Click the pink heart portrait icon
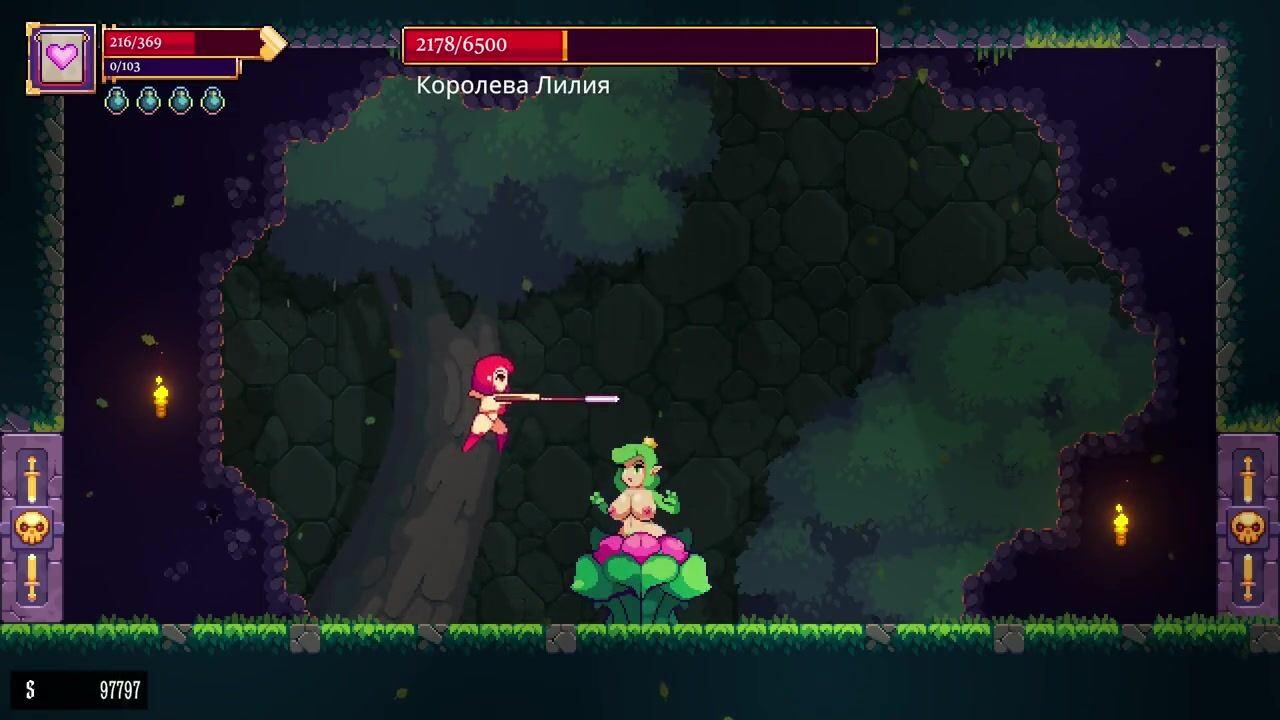The width and height of the screenshot is (1280, 720). tap(62, 59)
